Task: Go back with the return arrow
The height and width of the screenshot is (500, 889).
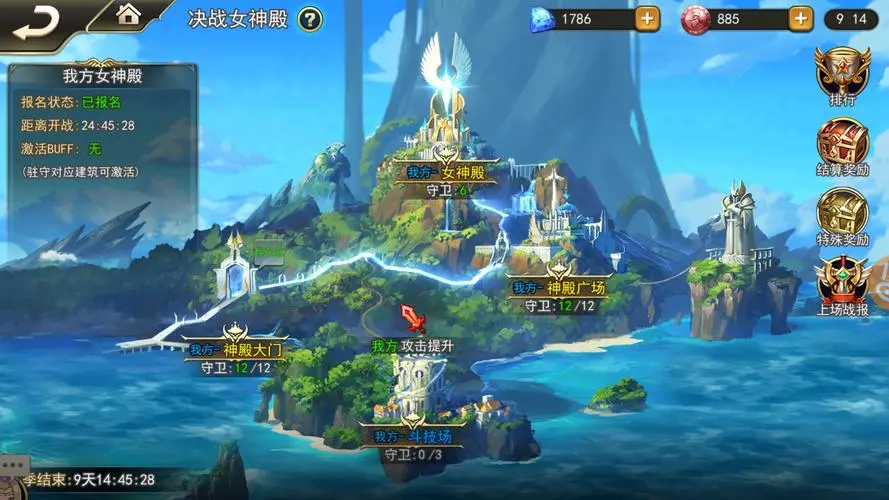Action: pos(32,19)
